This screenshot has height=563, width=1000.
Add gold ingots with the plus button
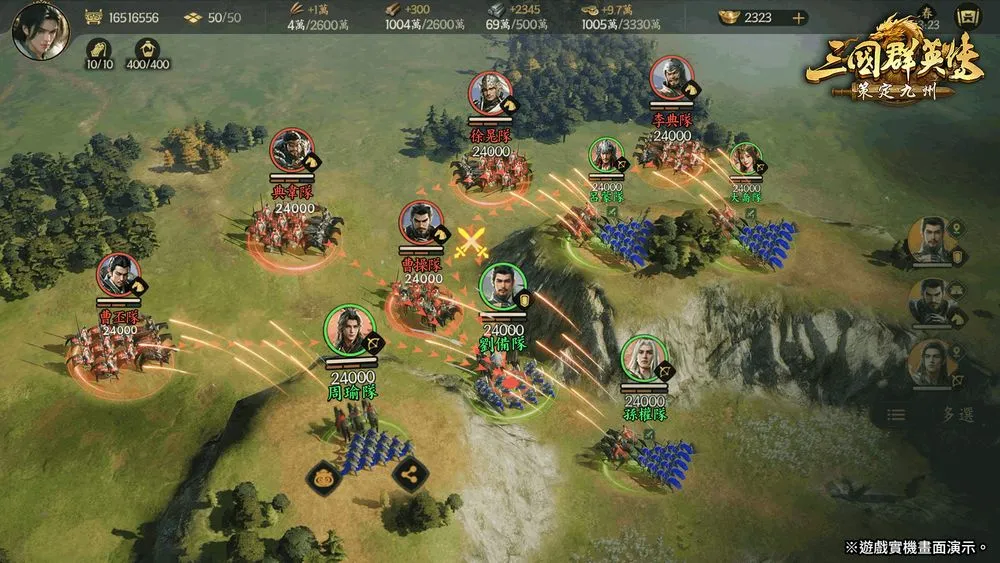point(799,17)
